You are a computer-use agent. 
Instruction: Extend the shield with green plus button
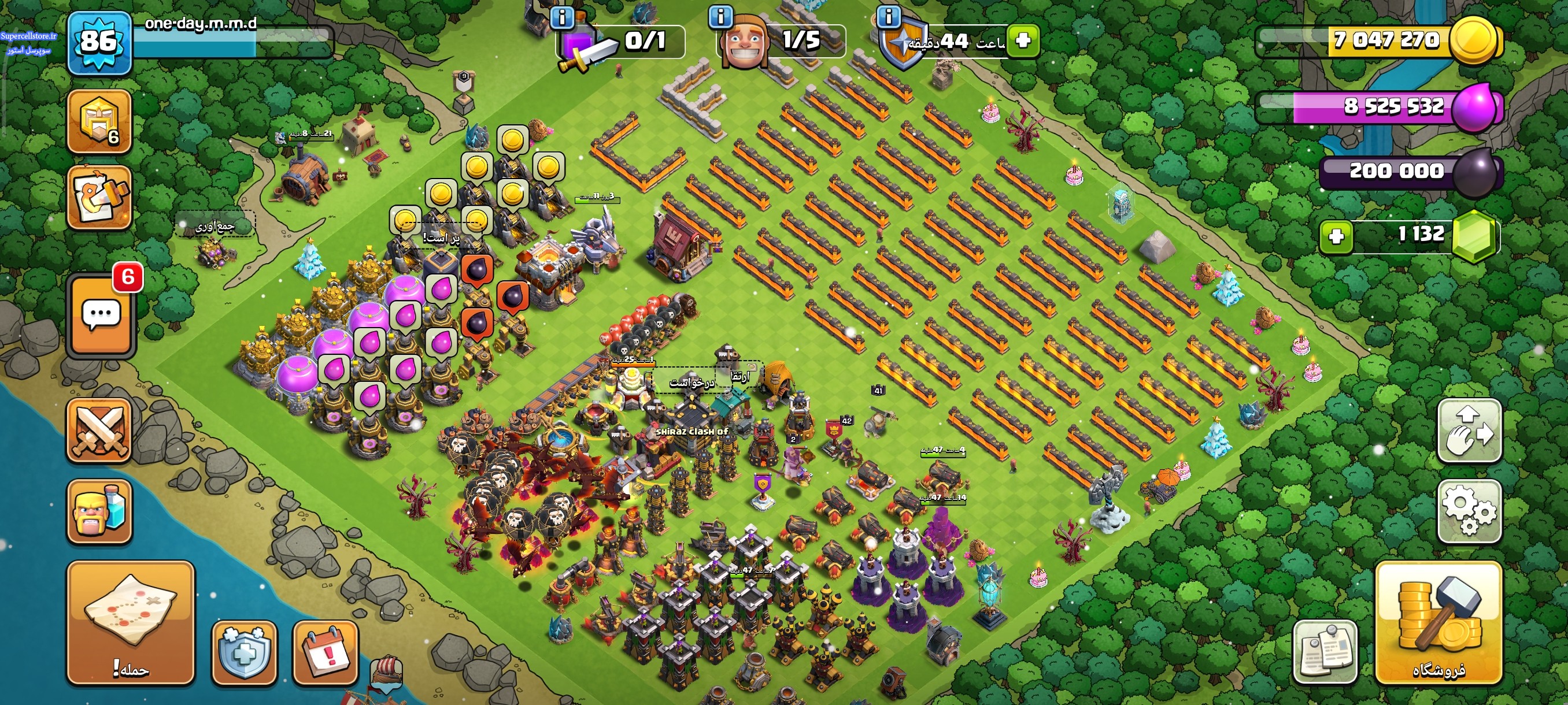[1023, 41]
